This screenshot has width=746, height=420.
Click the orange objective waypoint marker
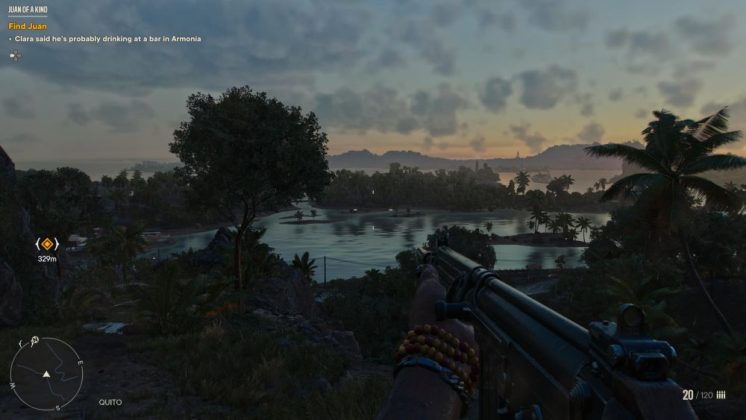pos(47,243)
